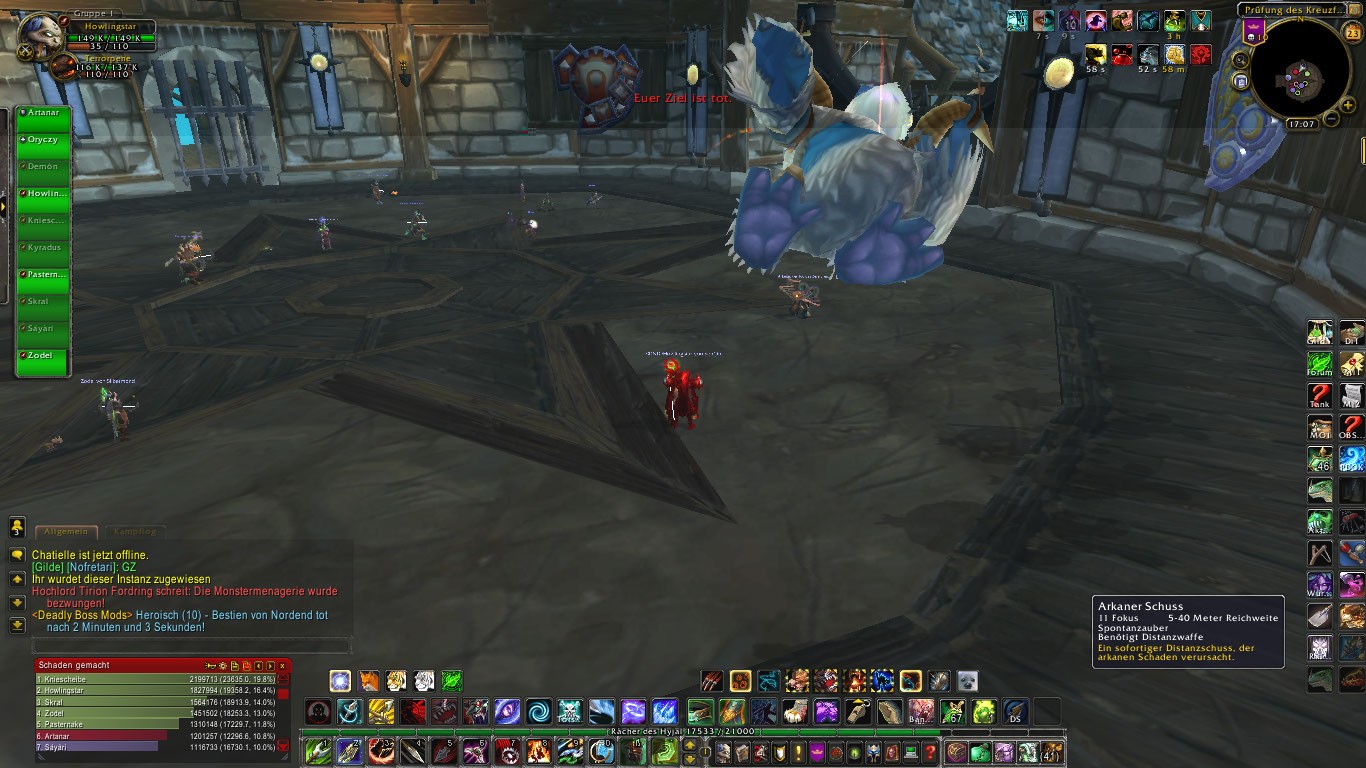Open the social button showing 3 friends

pos(17,527)
